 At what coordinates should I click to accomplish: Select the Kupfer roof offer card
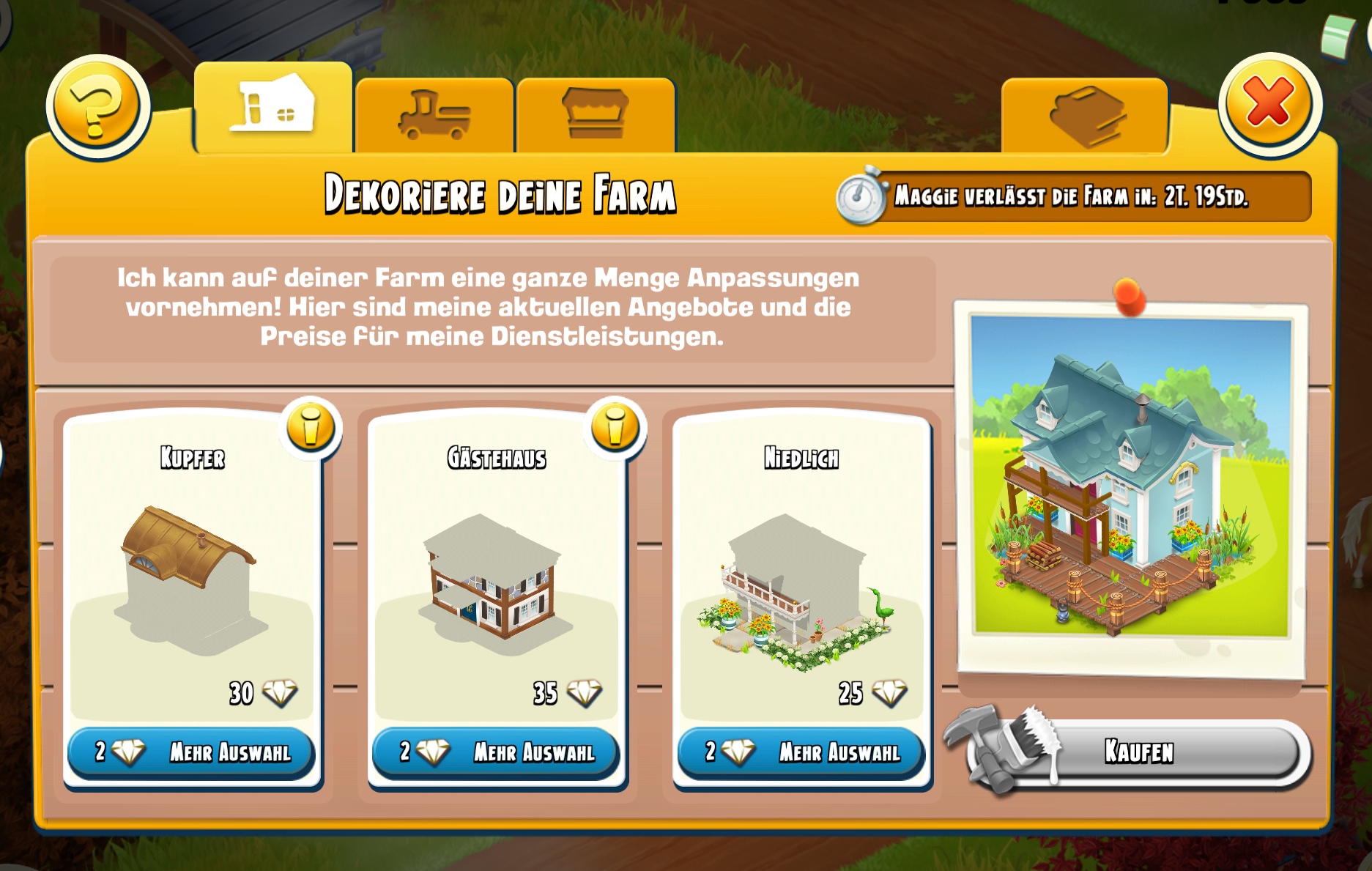click(192, 571)
